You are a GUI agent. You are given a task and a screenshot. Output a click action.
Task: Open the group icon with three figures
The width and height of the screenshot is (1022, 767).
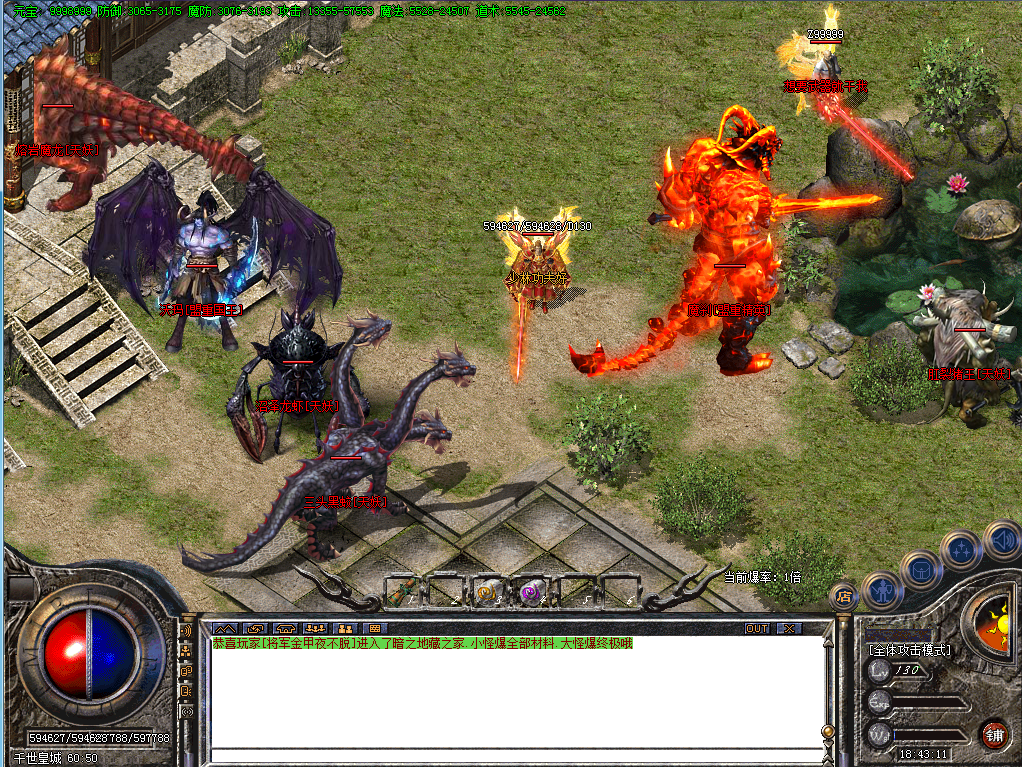coord(316,628)
